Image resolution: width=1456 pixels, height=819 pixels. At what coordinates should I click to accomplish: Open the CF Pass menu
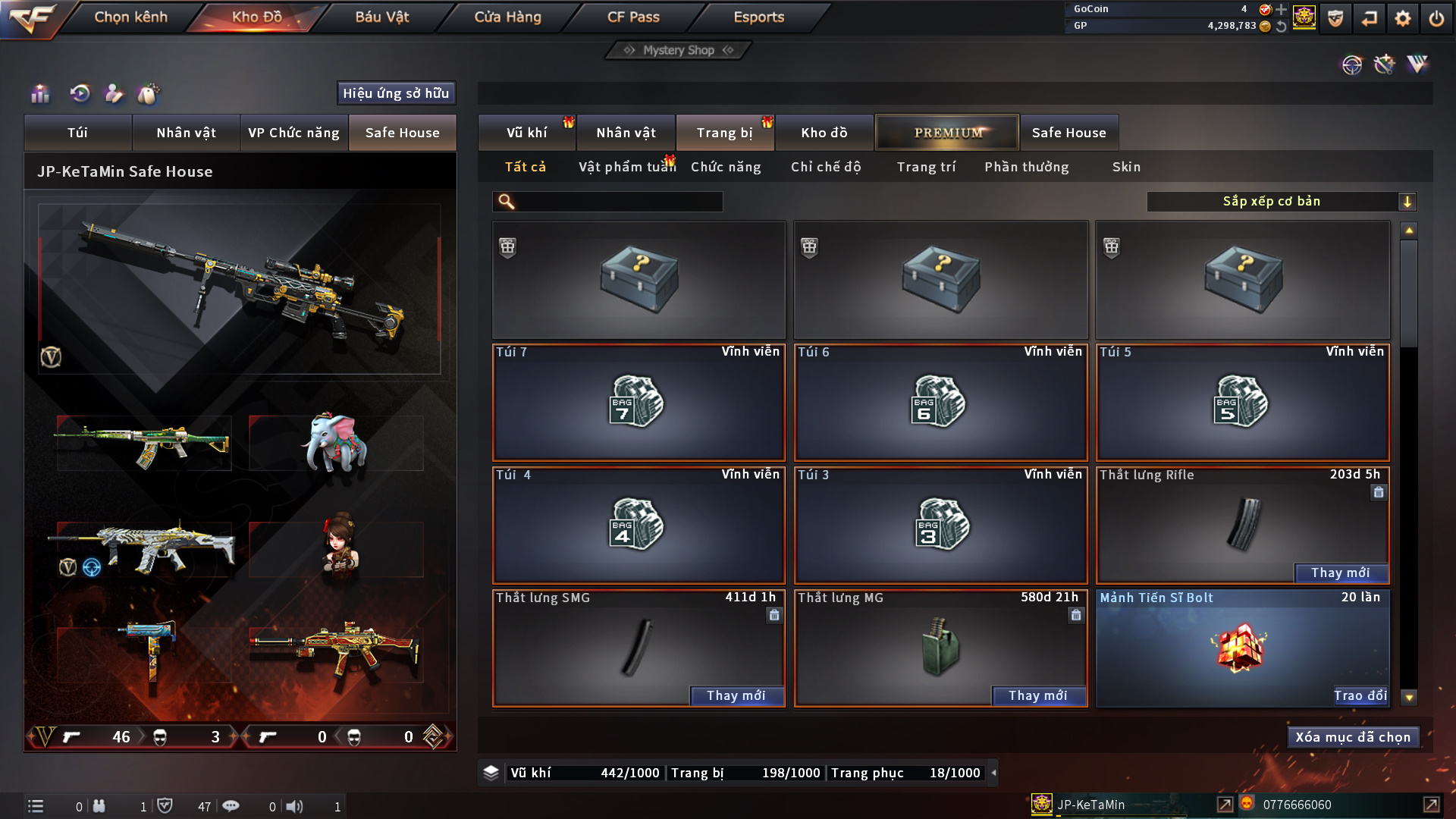[633, 17]
